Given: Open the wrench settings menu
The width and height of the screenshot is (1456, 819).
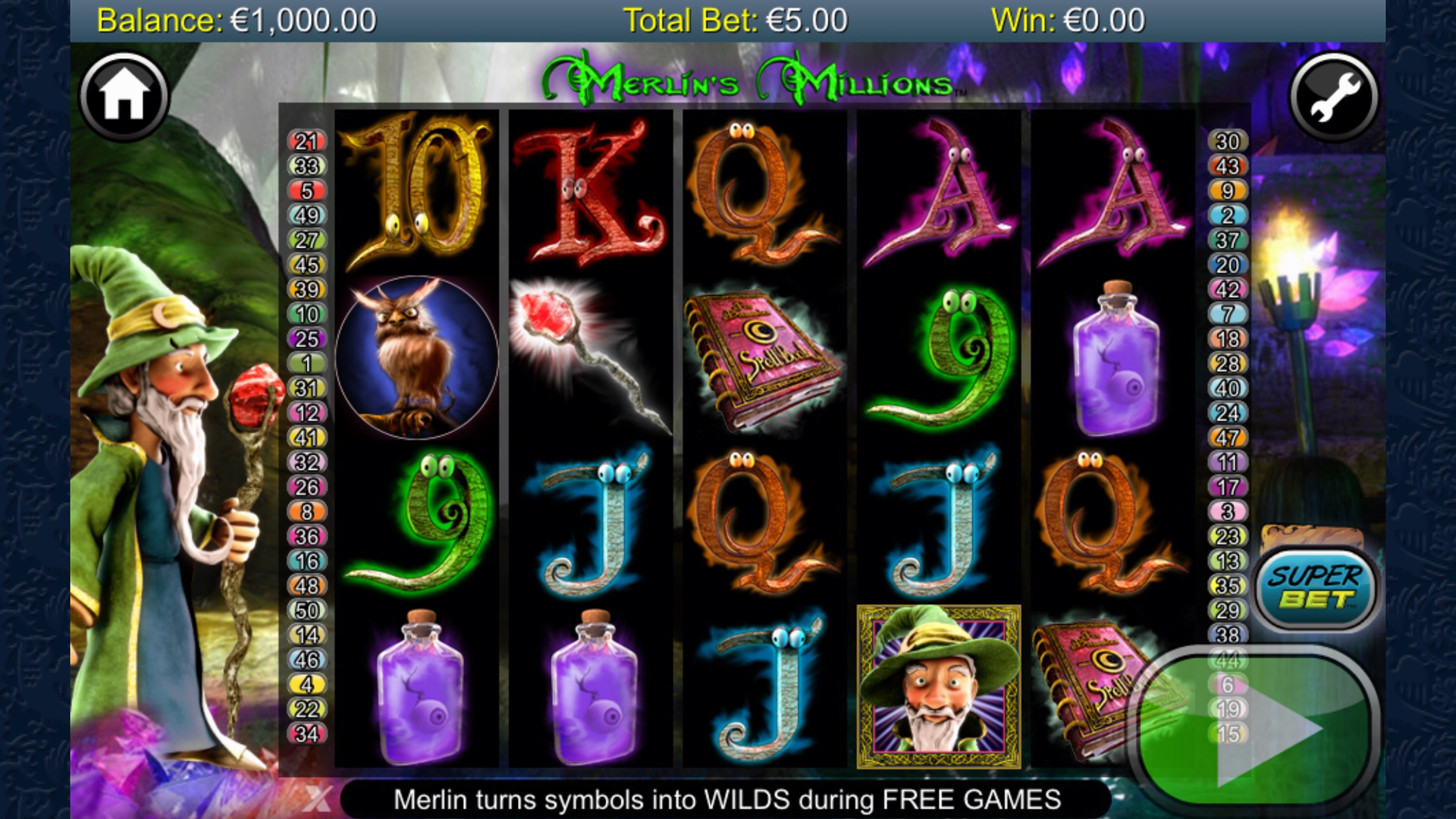Looking at the screenshot, I should [x=1333, y=96].
